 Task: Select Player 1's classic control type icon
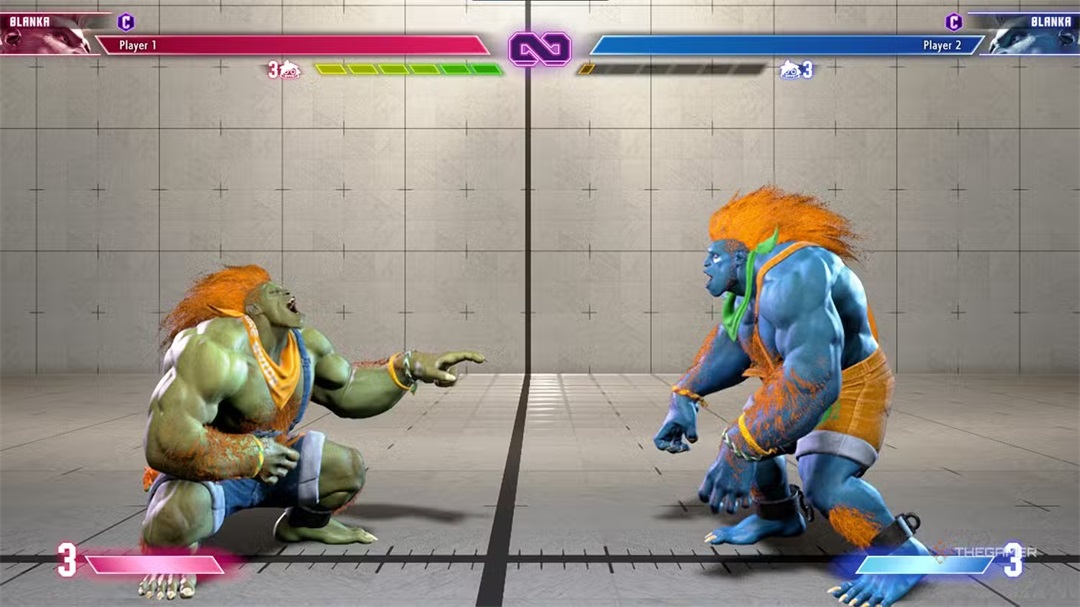(x=126, y=22)
